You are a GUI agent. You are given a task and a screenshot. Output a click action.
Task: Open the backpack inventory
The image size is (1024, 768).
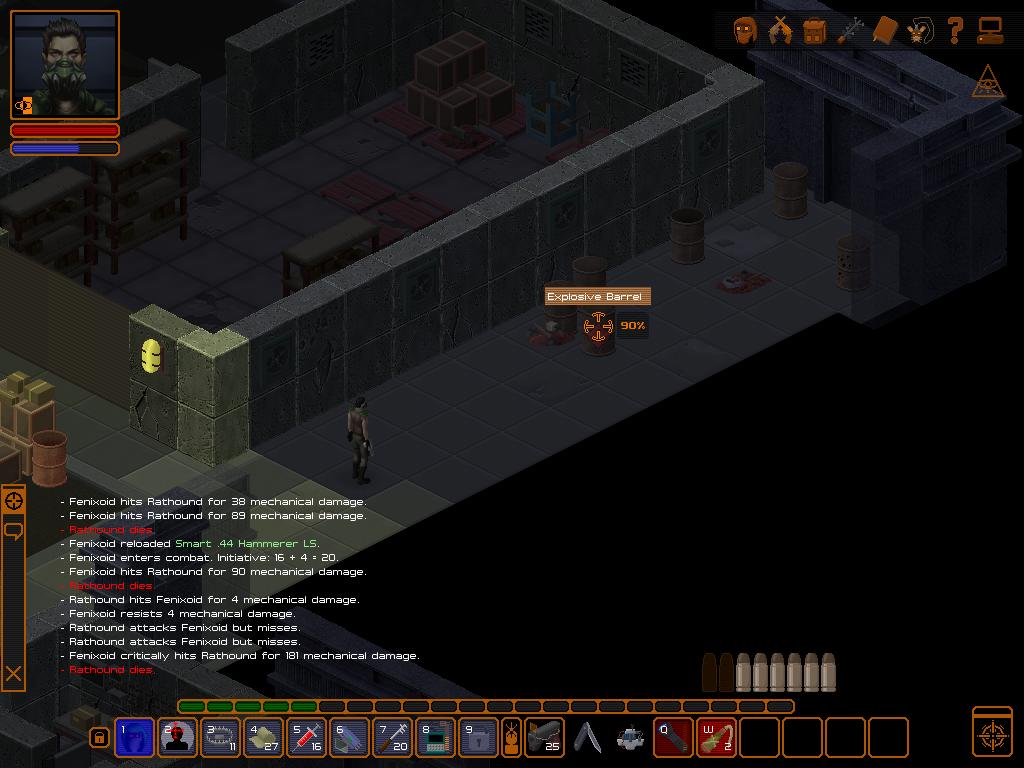815,31
